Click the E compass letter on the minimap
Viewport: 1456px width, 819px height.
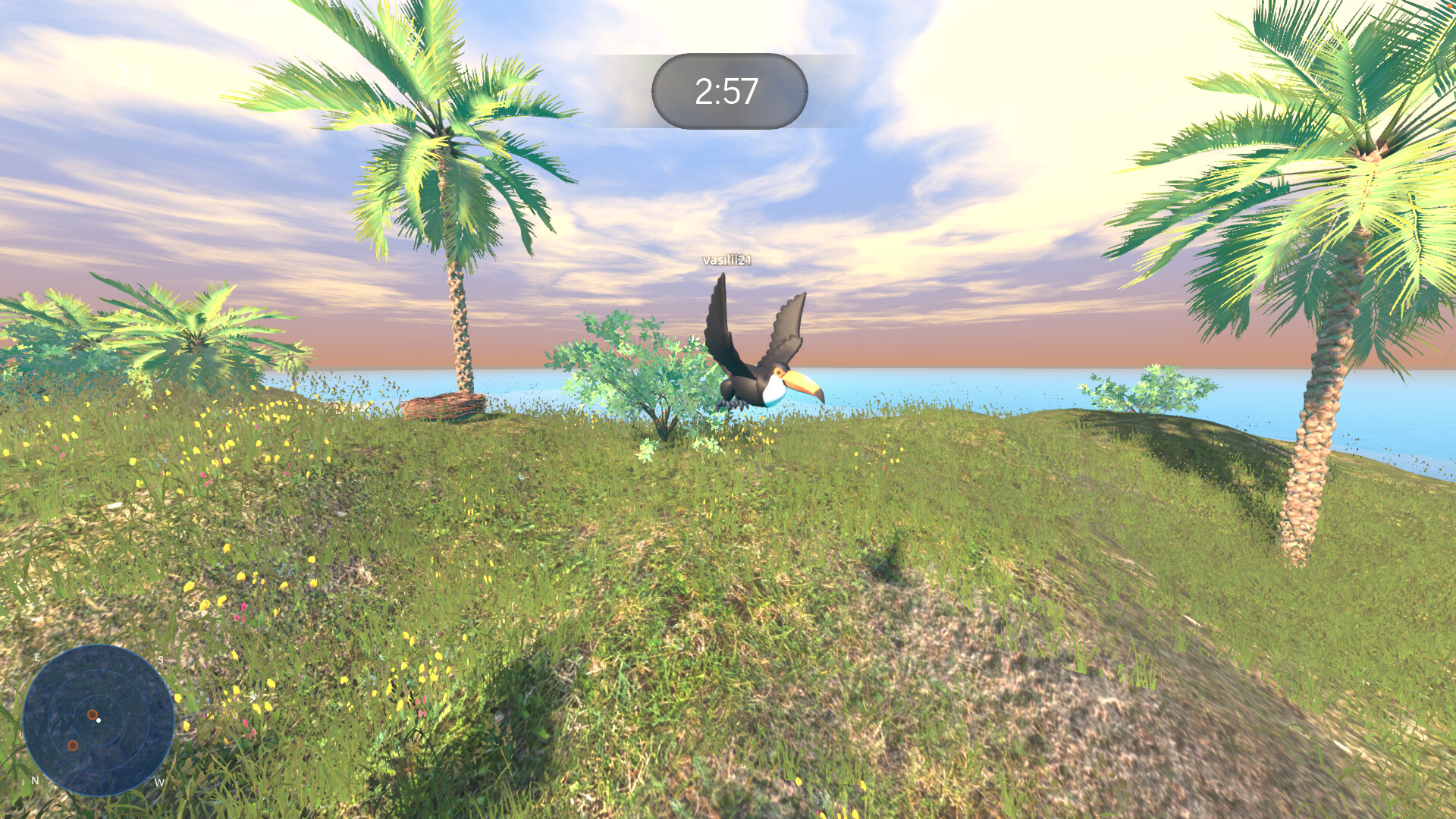click(37, 658)
